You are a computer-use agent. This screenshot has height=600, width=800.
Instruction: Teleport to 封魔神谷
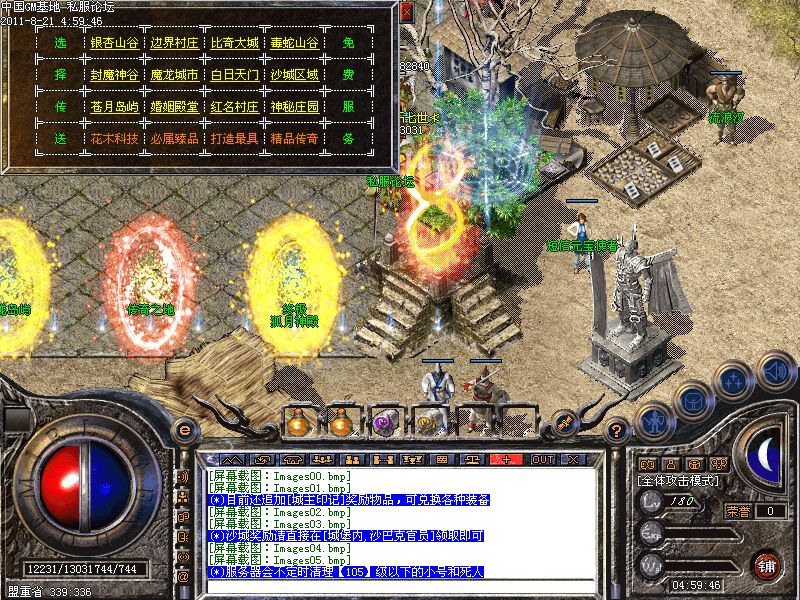click(x=114, y=75)
